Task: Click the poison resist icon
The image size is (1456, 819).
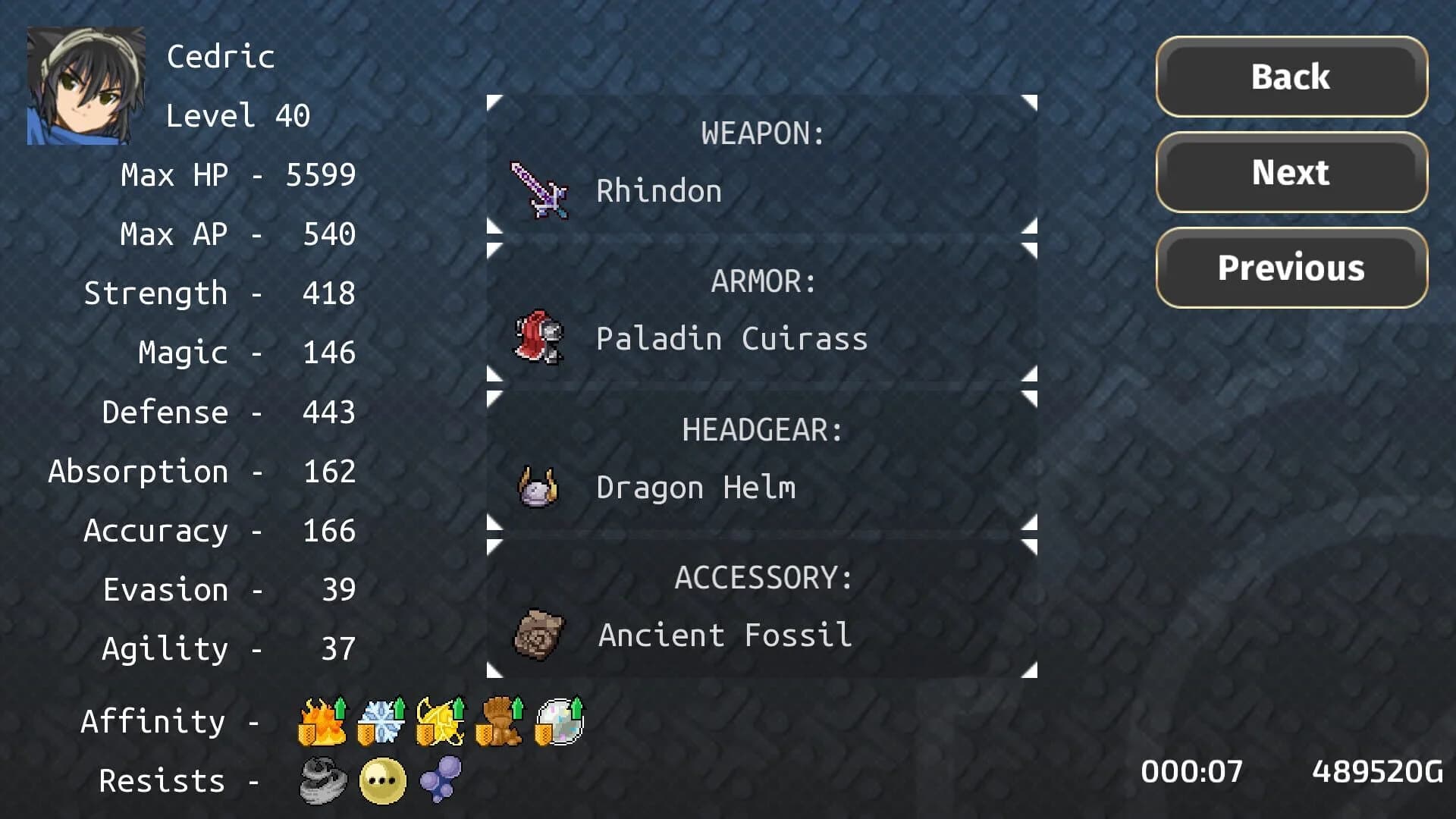Action: click(438, 780)
